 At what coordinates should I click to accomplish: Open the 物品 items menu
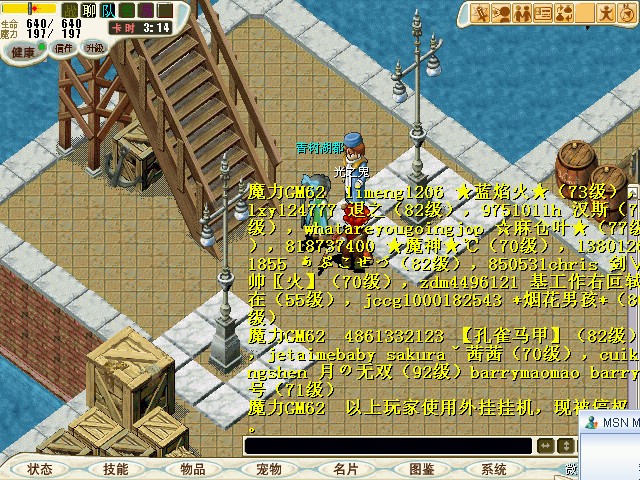pyautogui.click(x=193, y=468)
